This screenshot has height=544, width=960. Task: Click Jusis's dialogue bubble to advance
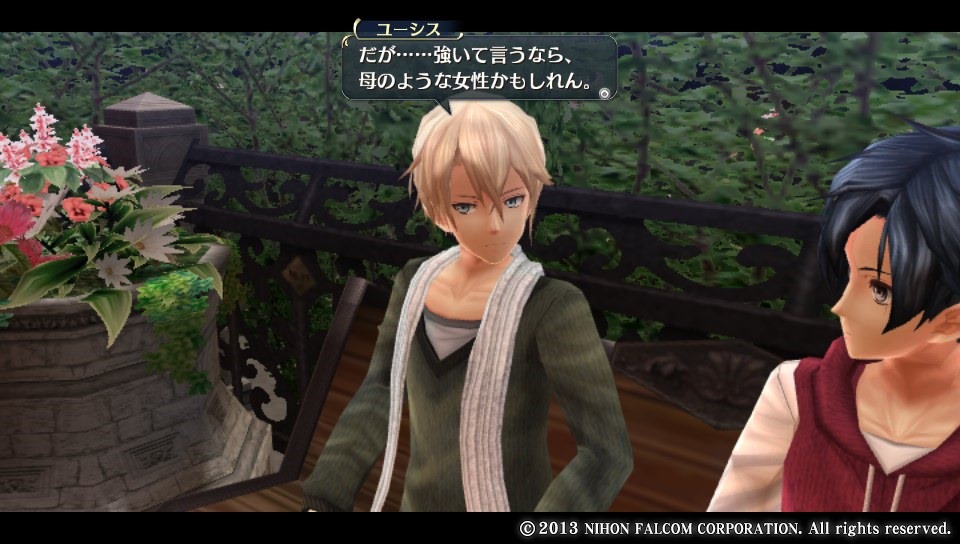point(476,68)
